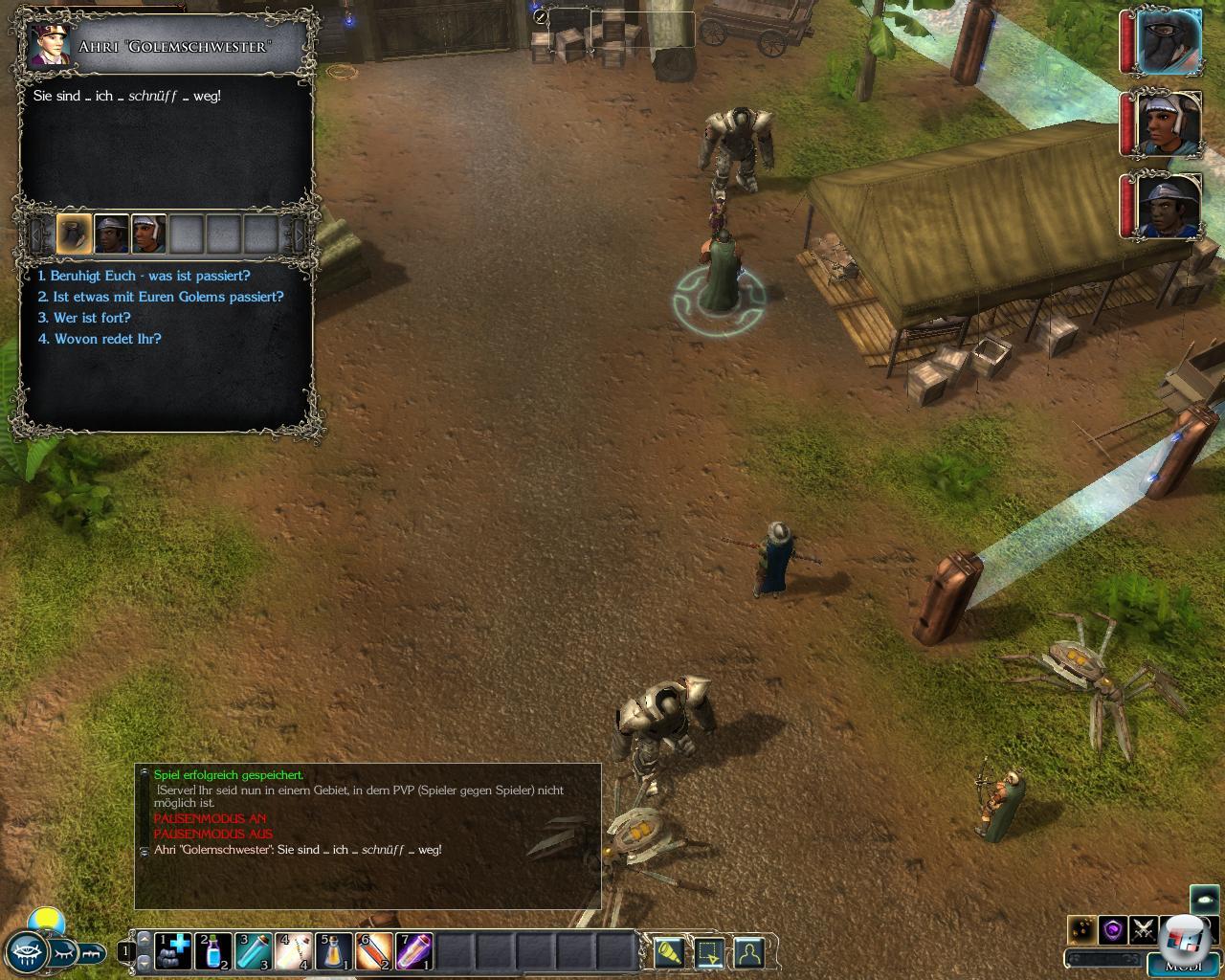
Task: Use the orange flask in slot 5
Action: [x=334, y=951]
